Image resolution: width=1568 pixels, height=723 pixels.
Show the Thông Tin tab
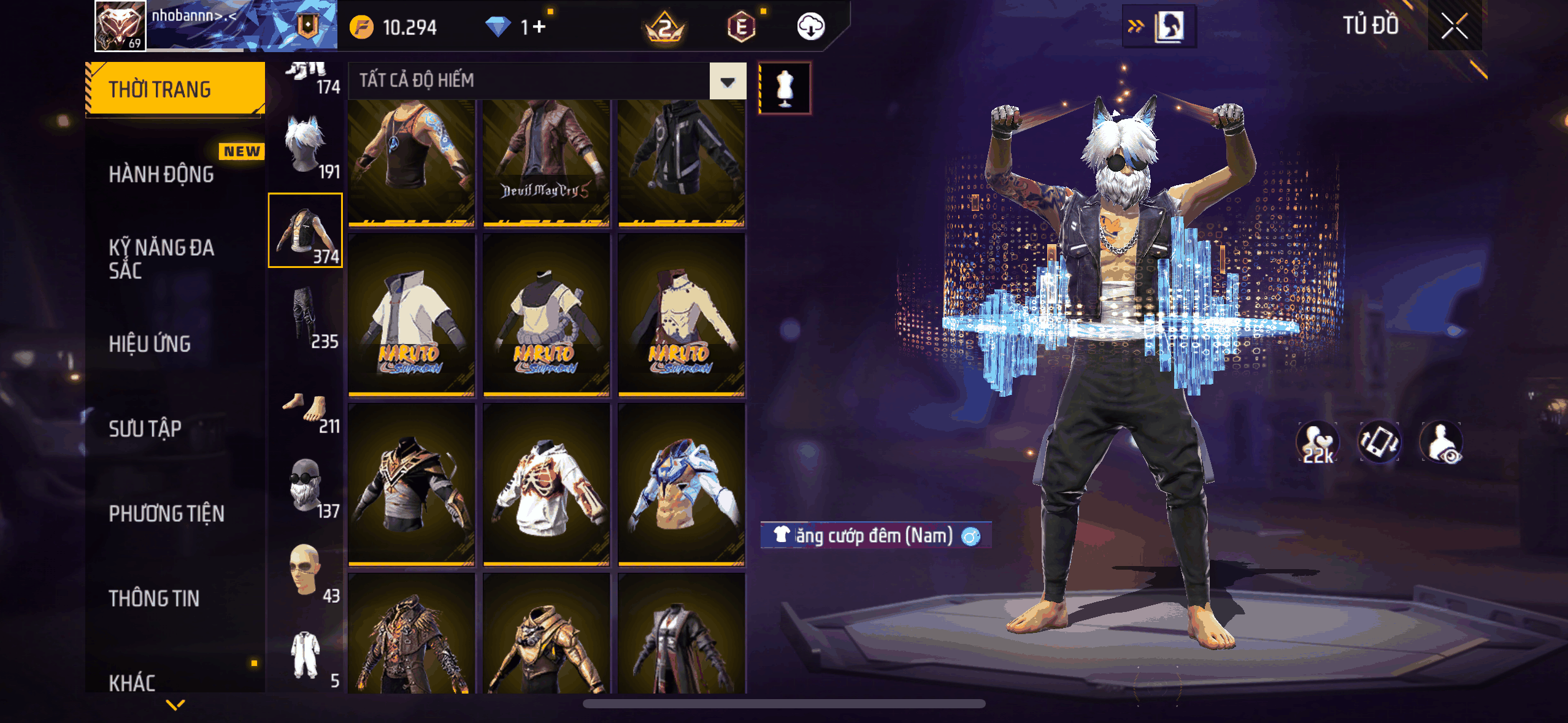[x=154, y=598]
